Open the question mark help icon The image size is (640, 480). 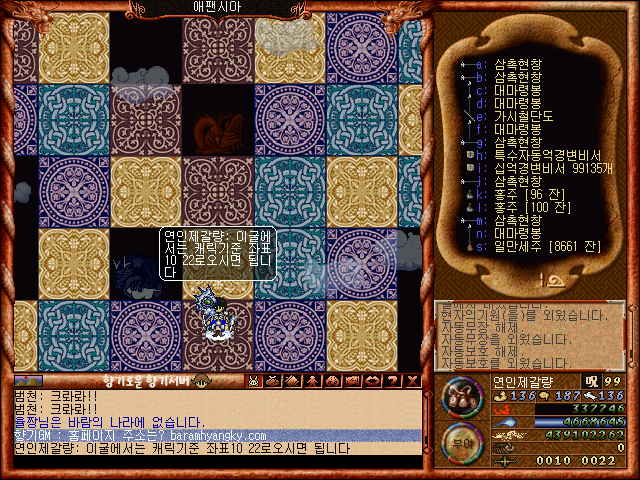(393, 380)
